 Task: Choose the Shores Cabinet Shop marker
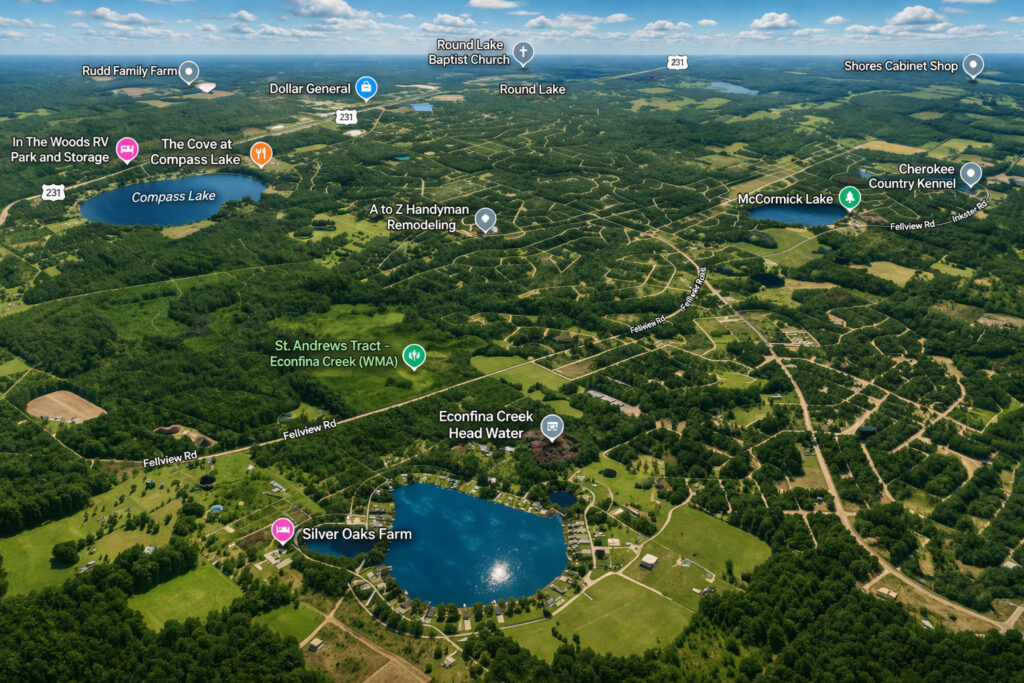tap(973, 65)
